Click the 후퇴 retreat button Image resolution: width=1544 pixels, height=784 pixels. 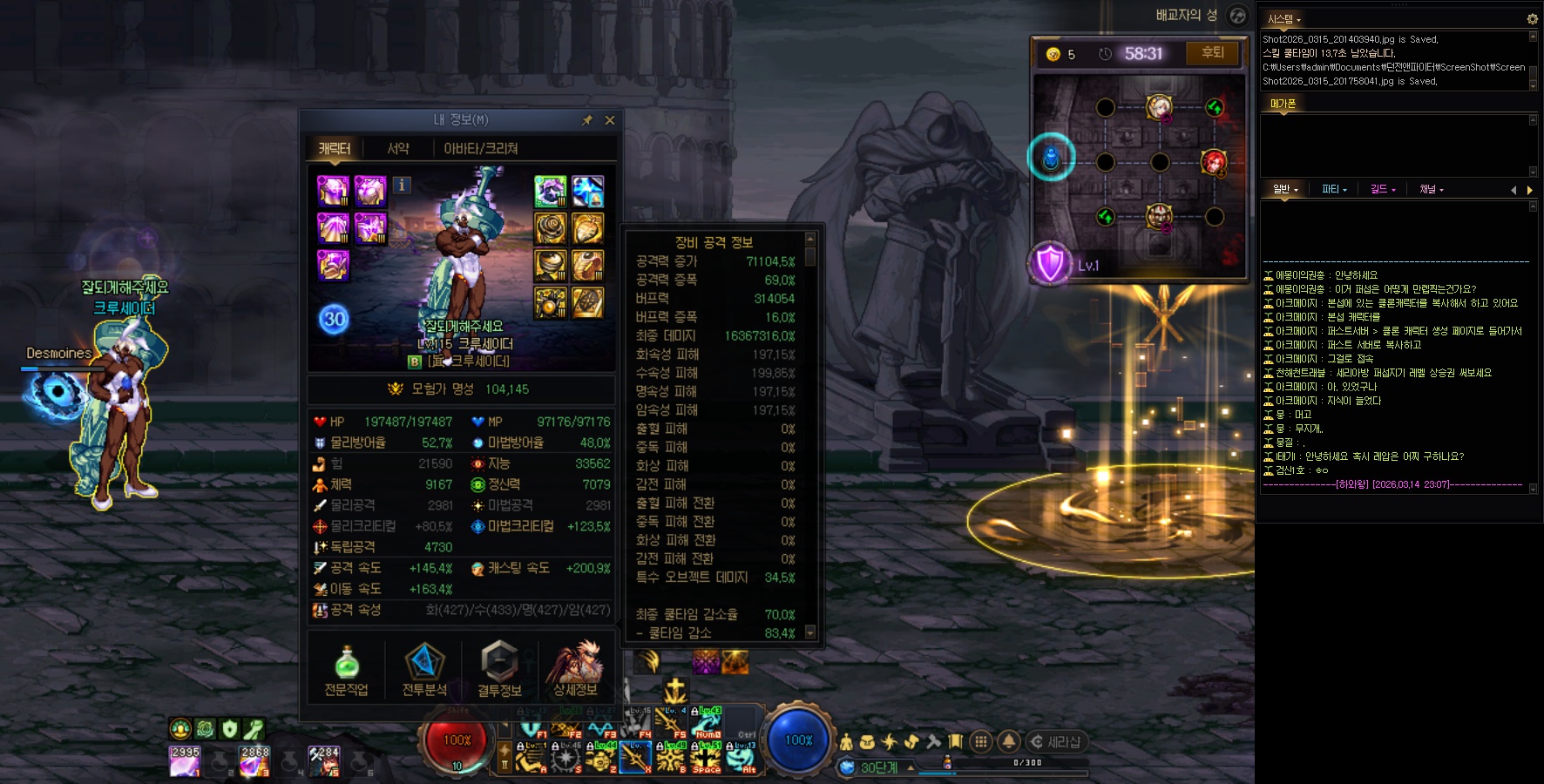(x=1212, y=53)
